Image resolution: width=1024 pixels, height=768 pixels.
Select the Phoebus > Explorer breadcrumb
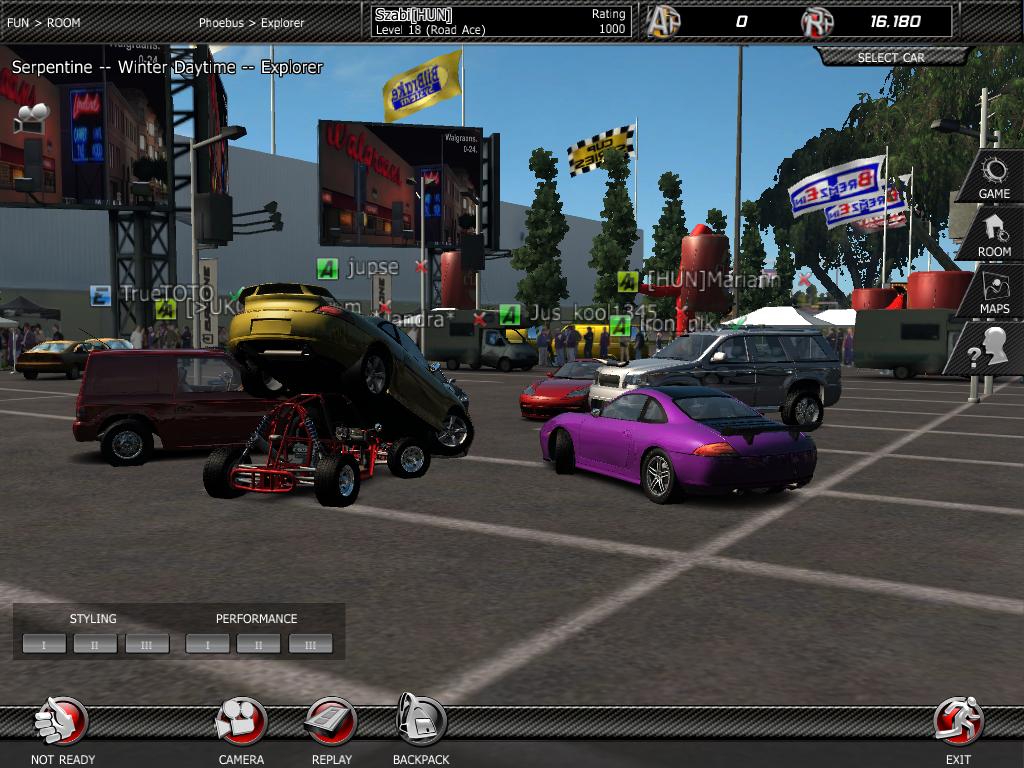click(x=251, y=22)
